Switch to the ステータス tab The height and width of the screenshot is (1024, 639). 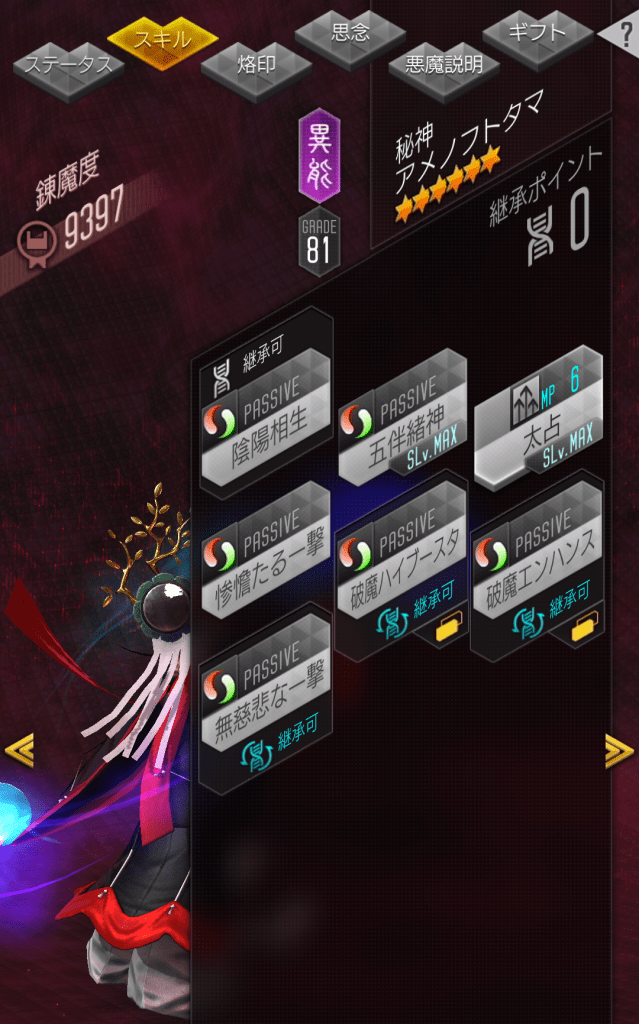(x=68, y=67)
